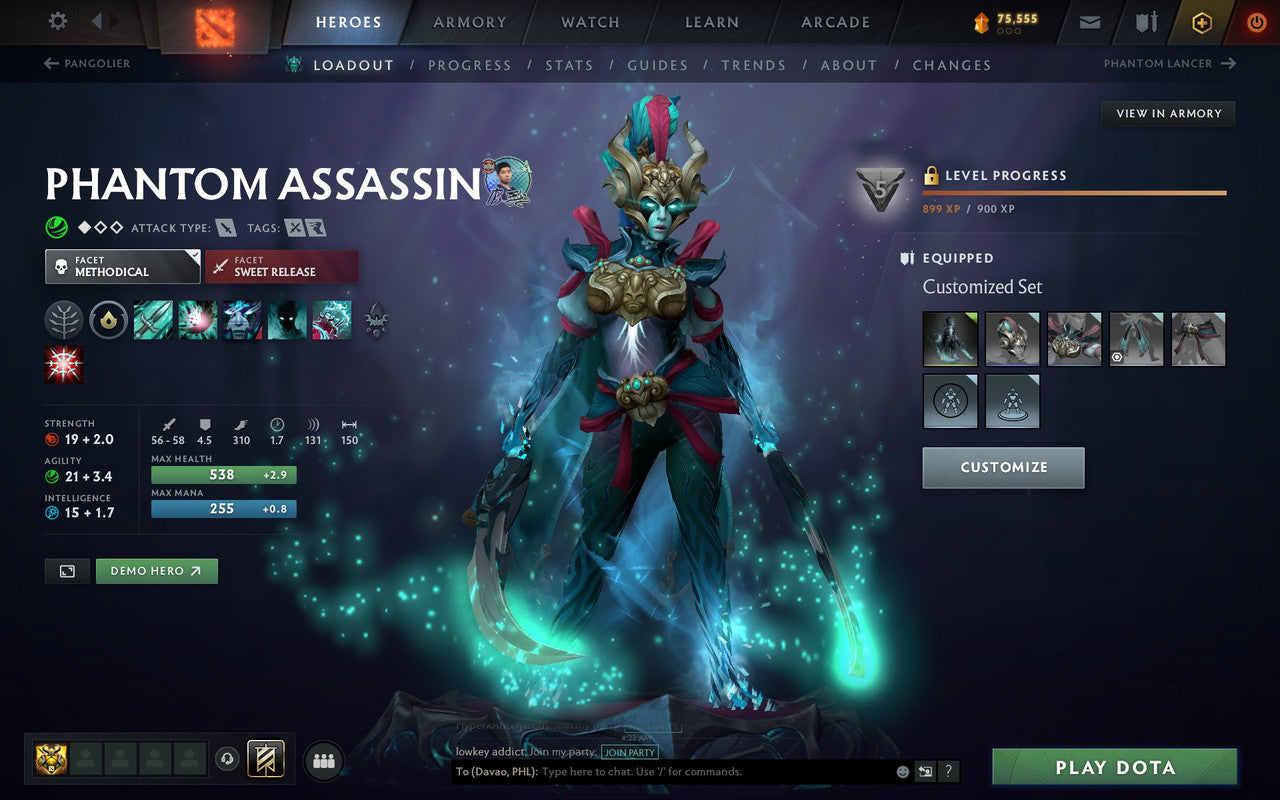Click VIEW IN ARMORY
The width and height of the screenshot is (1280, 800).
click(1167, 113)
